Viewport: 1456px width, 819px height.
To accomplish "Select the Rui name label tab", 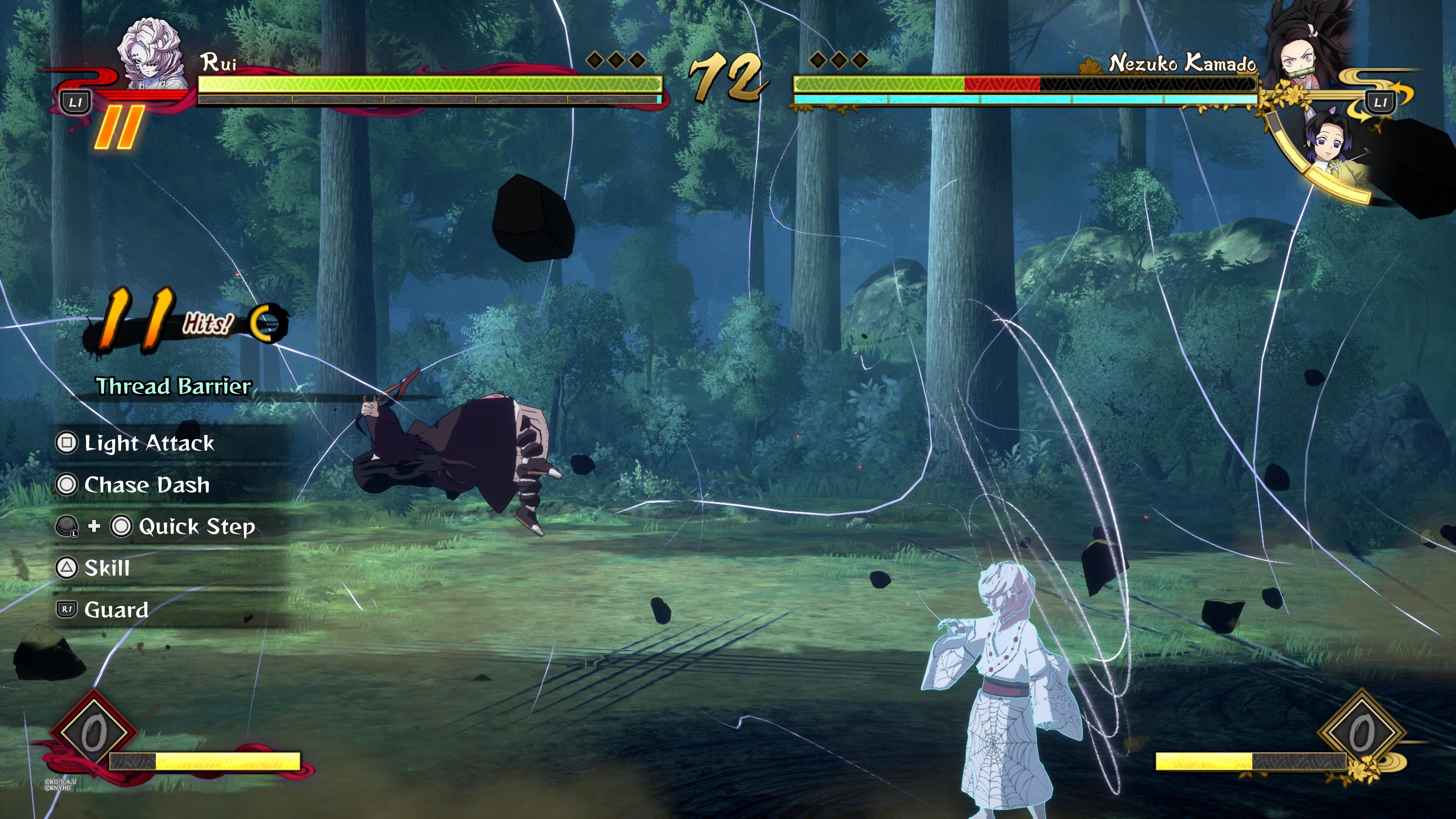I will [x=219, y=63].
